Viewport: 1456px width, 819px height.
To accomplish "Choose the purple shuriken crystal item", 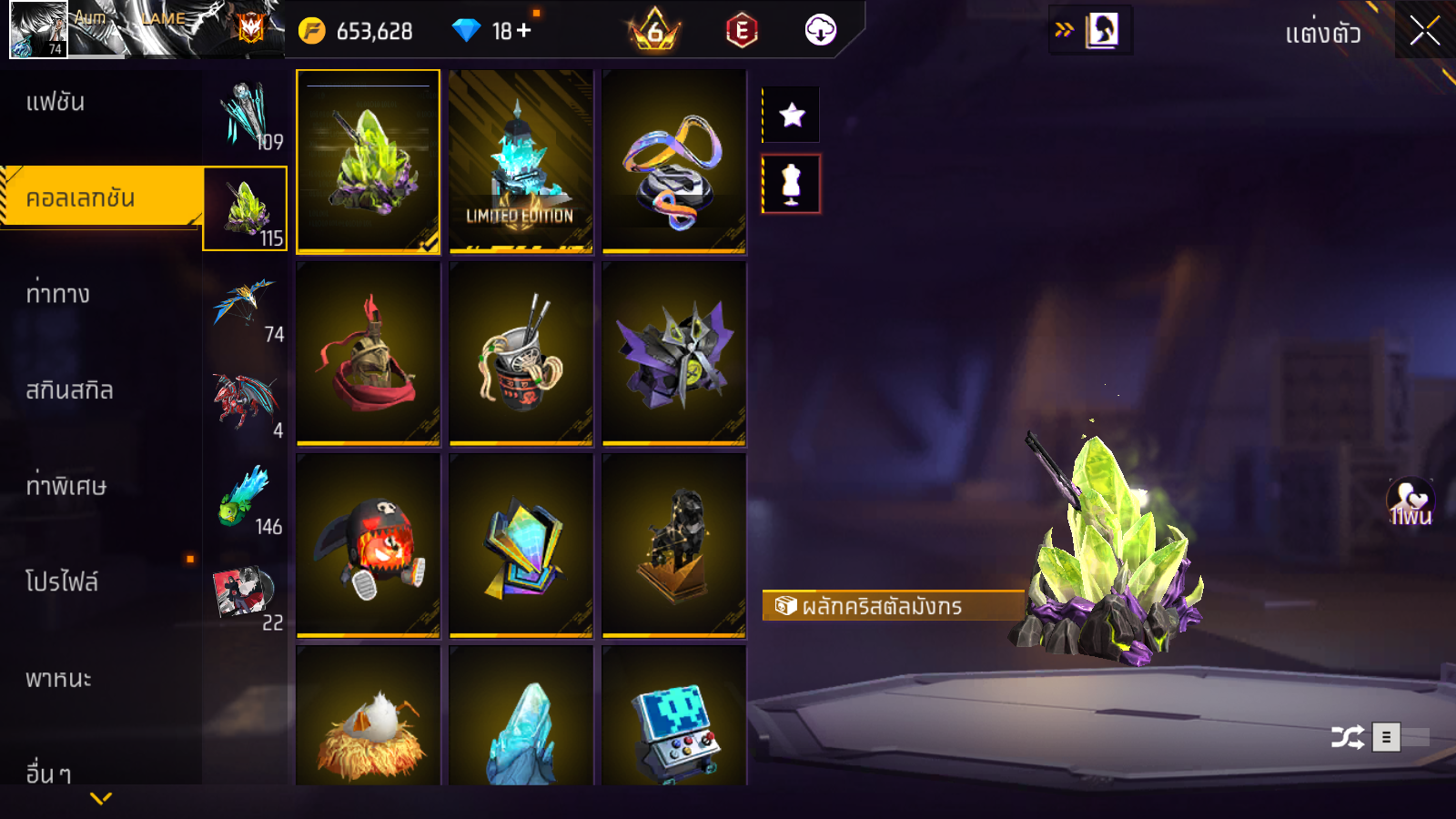I will 674,354.
